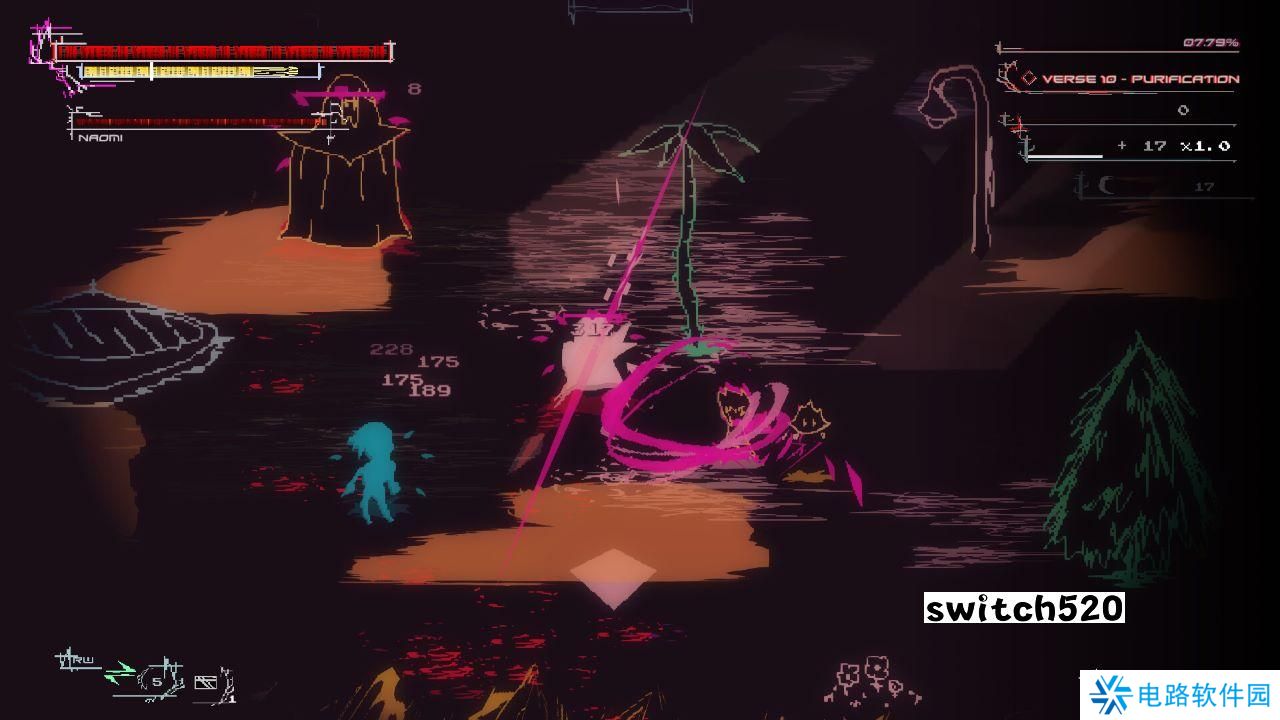Screen dimensions: 1280x720
Task: Click the red diamond icon before Verse 10
Action: tap(1029, 78)
